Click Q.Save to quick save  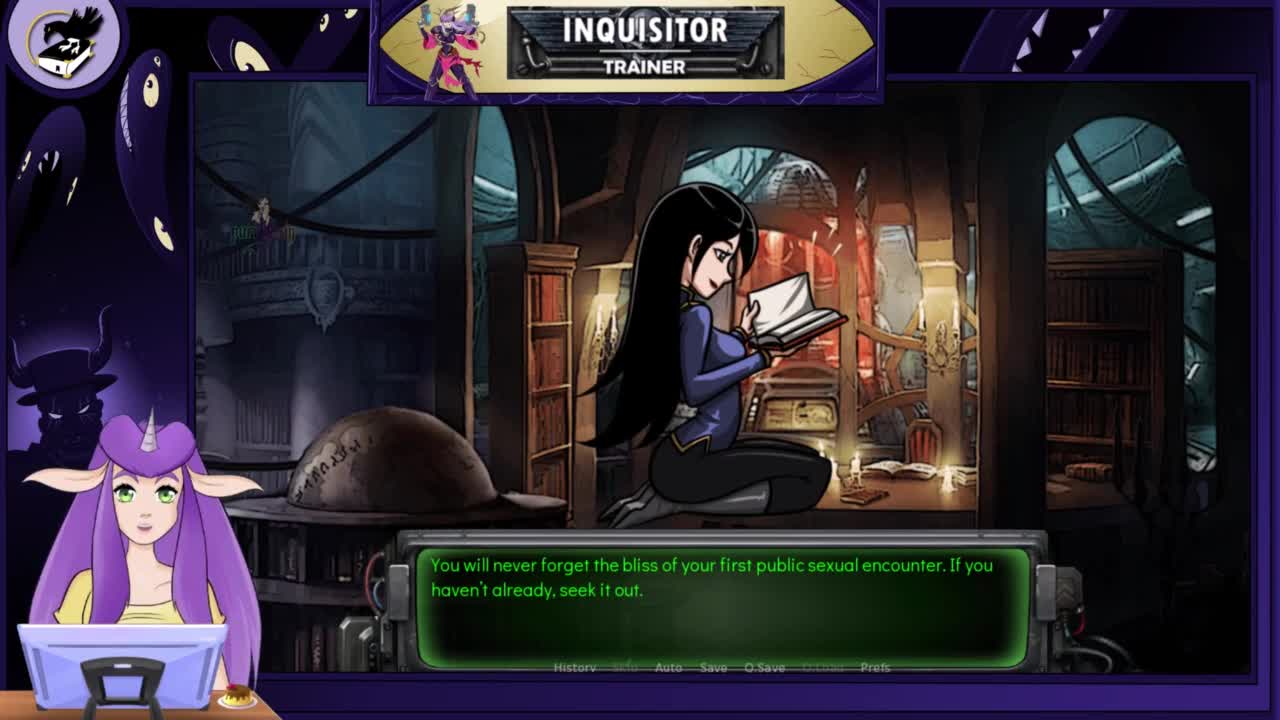tap(765, 667)
